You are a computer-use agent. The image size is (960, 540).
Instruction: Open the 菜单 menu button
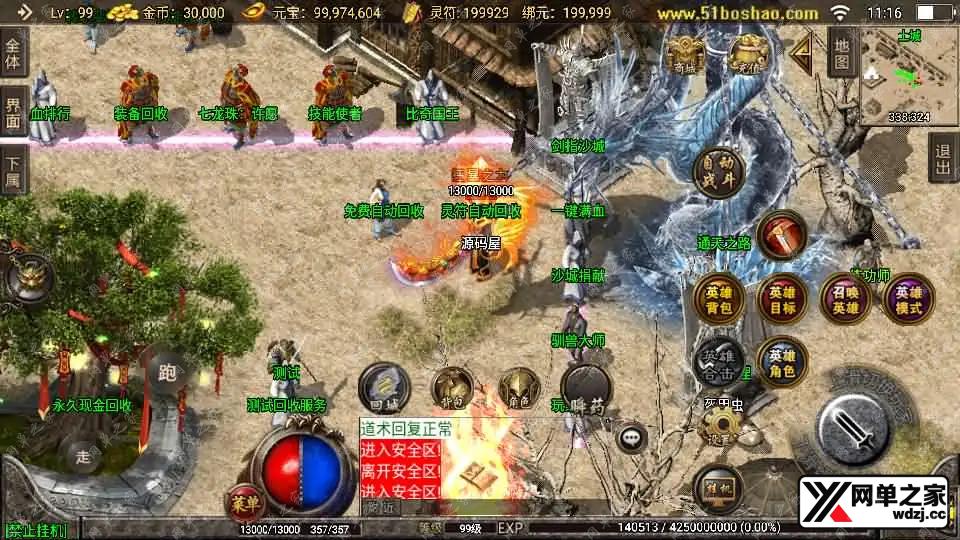tap(244, 500)
